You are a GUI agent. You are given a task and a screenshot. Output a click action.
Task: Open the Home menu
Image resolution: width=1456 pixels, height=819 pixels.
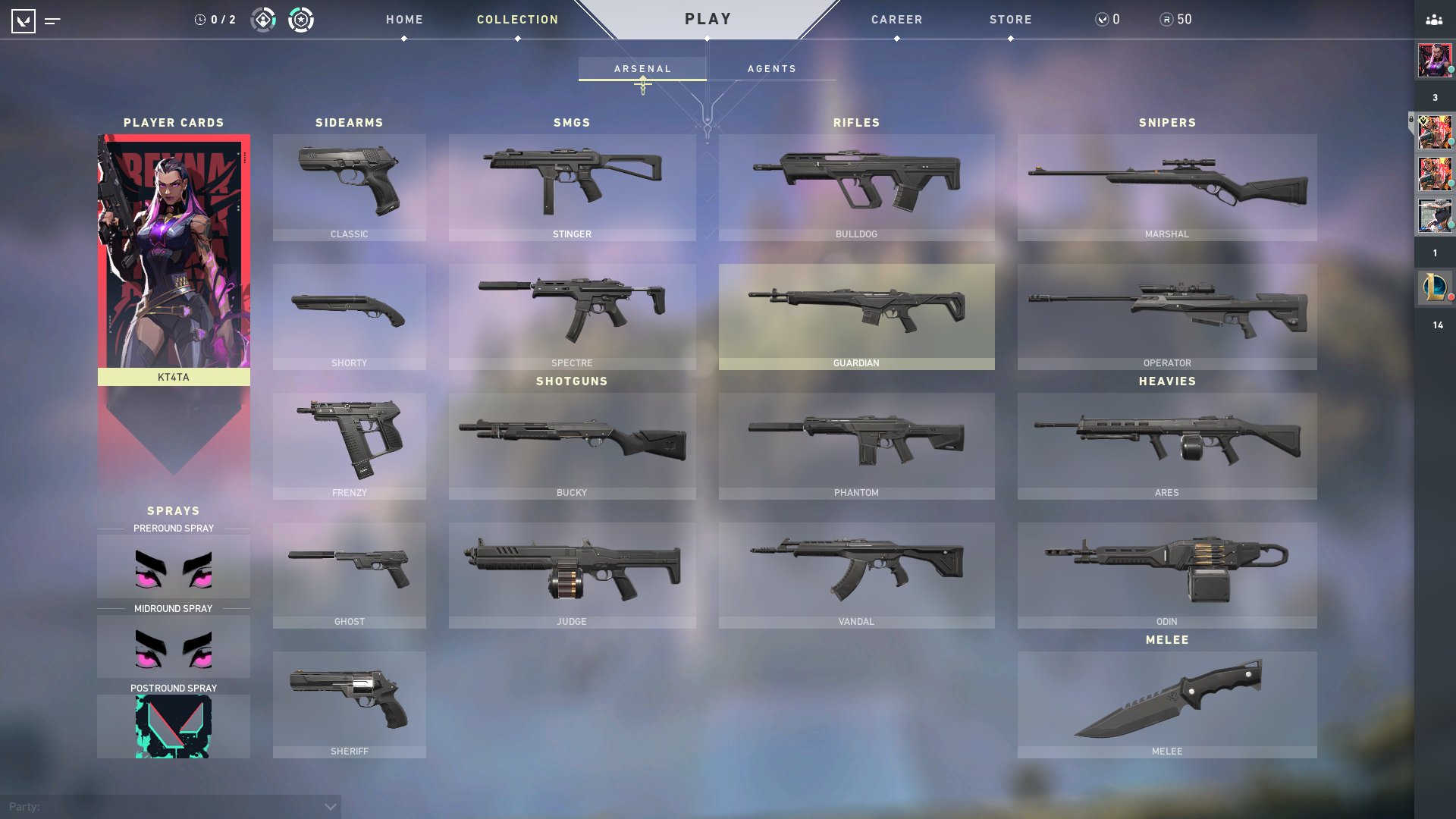coord(404,20)
